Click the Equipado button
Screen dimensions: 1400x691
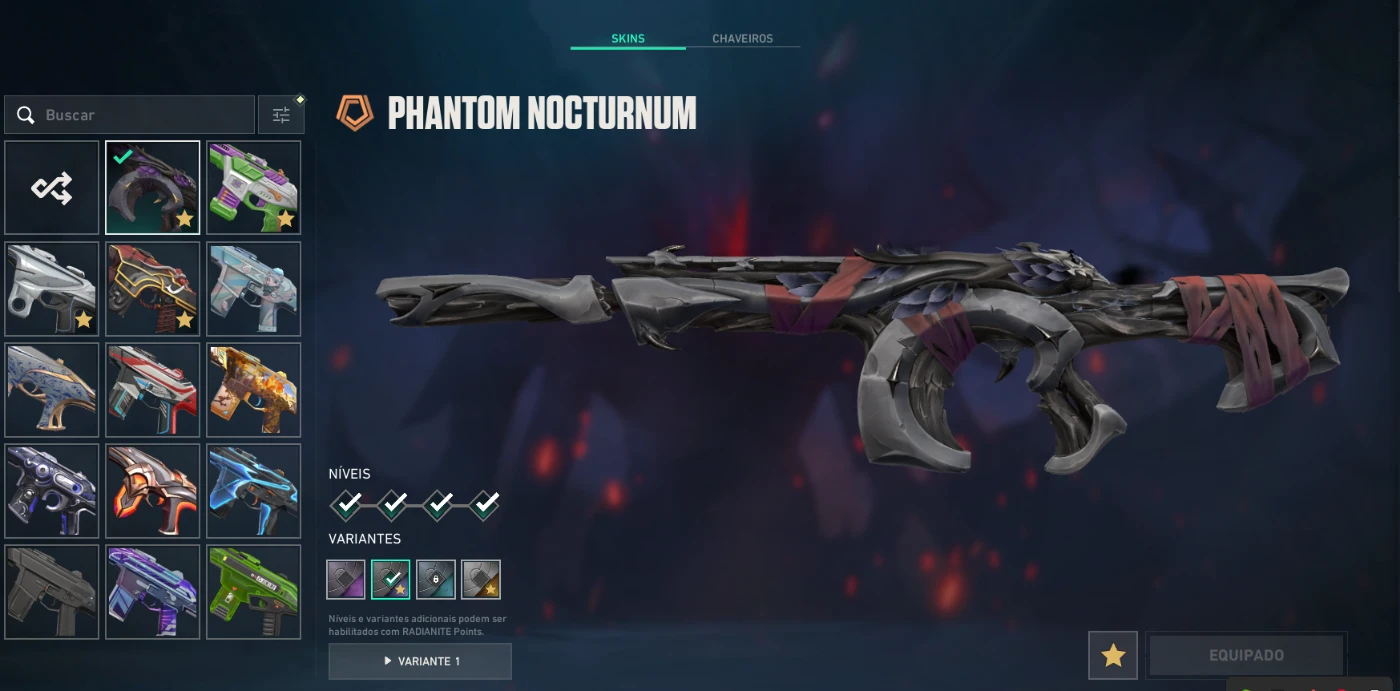point(1246,655)
